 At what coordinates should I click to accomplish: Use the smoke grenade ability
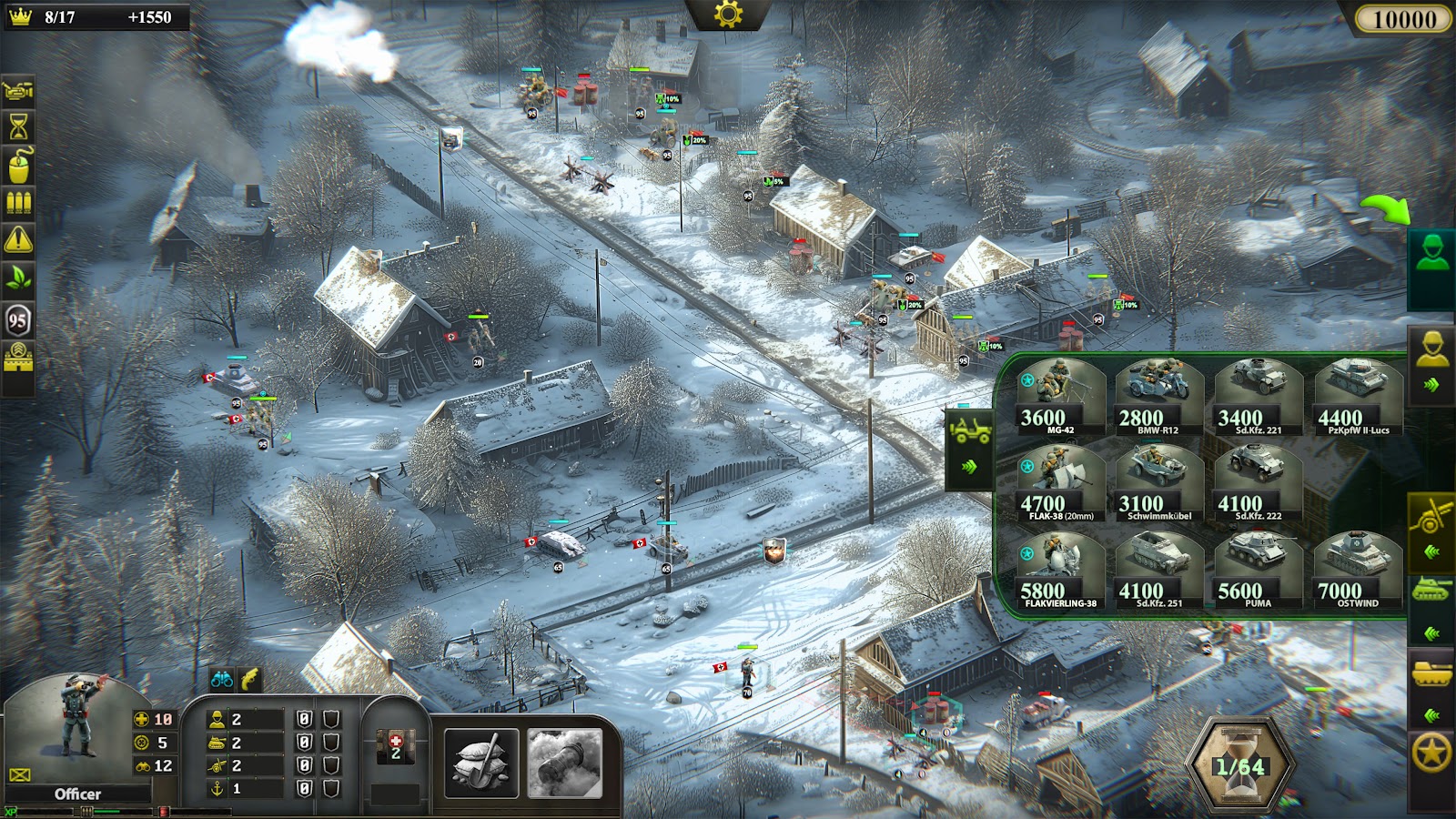(565, 764)
